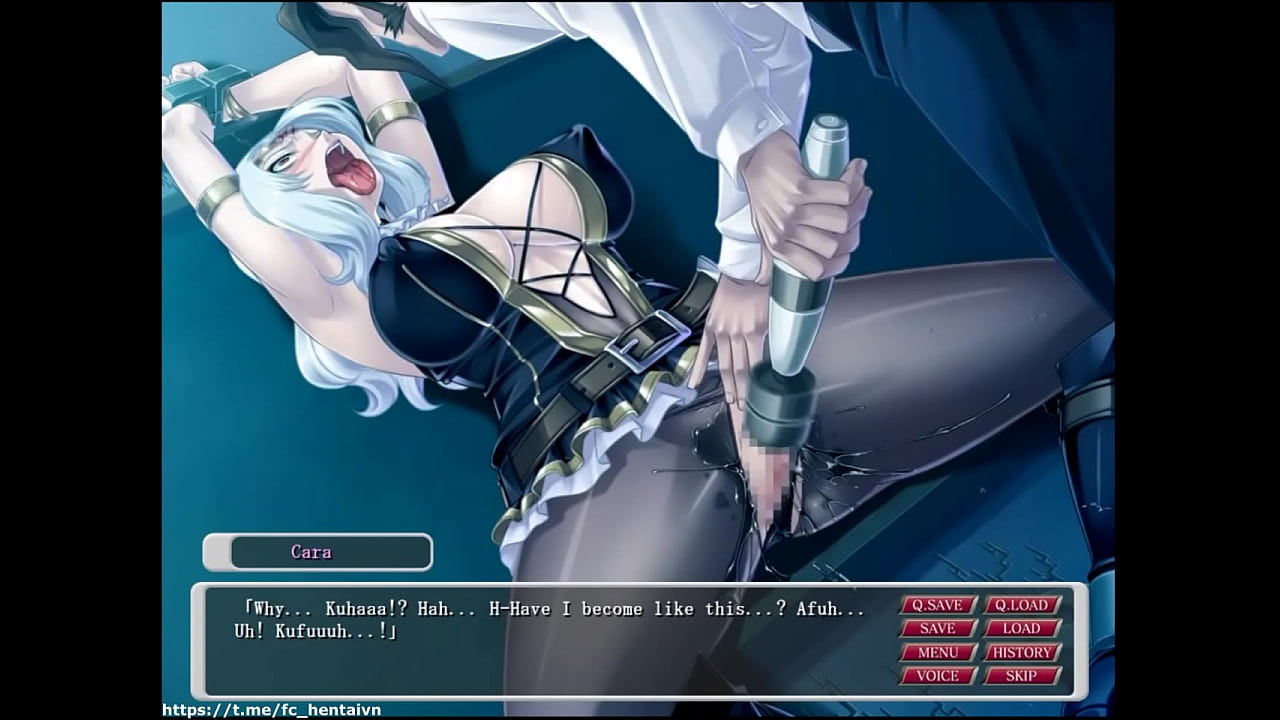Screen dimensions: 1280x720
Task: Show the dialogue HISTORY log
Action: point(1022,652)
